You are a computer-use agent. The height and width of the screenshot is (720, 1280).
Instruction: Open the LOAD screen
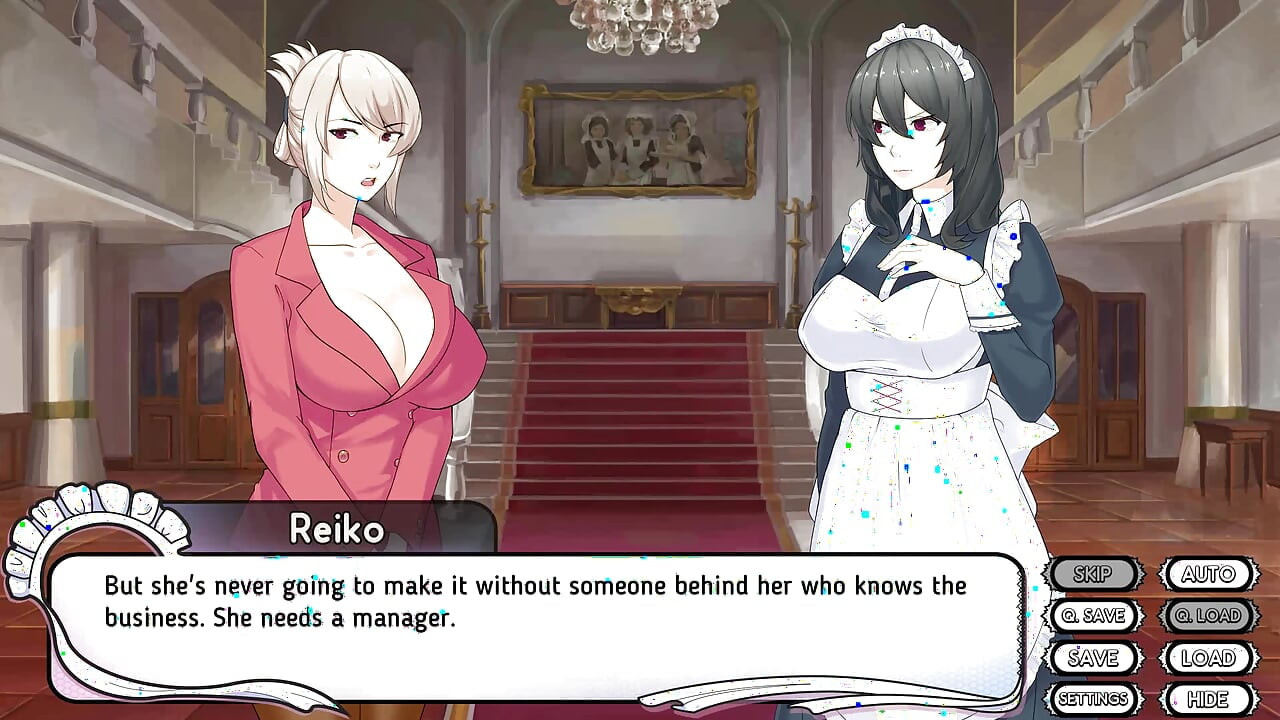(1205, 658)
